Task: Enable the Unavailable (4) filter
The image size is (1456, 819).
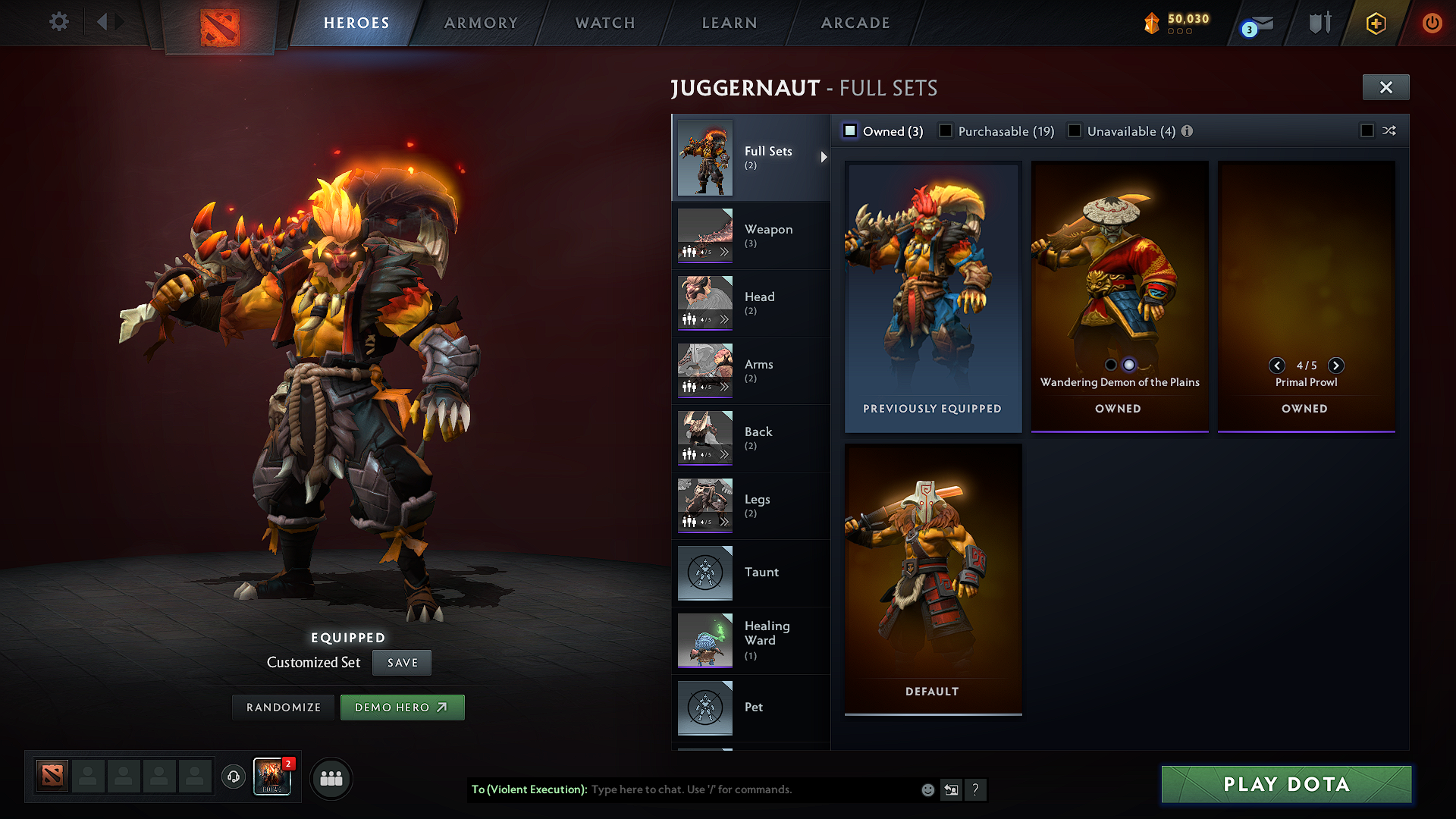Action: click(x=1075, y=130)
